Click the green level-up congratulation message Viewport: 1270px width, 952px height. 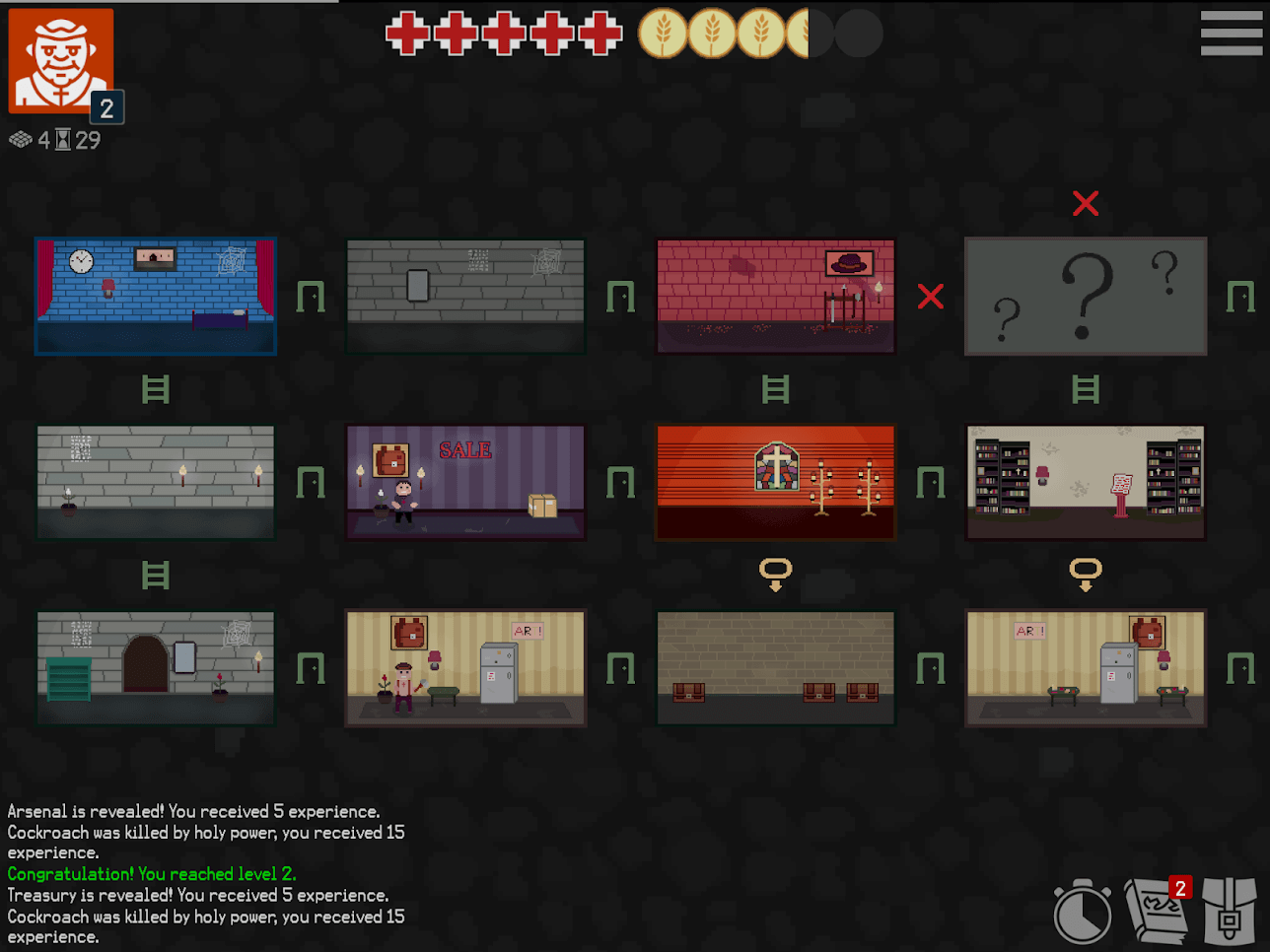coord(152,874)
